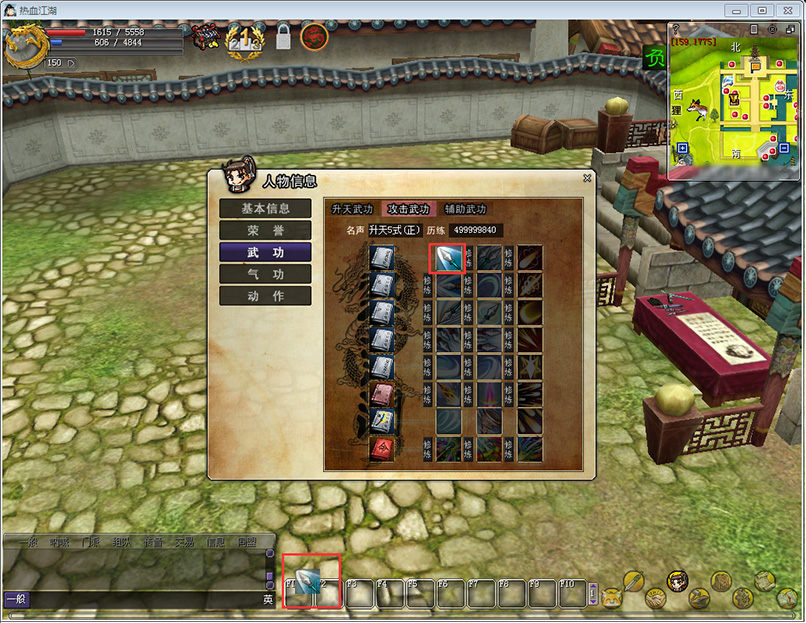Select the 武功 martial arts entry
The image size is (806, 623).
point(265,252)
